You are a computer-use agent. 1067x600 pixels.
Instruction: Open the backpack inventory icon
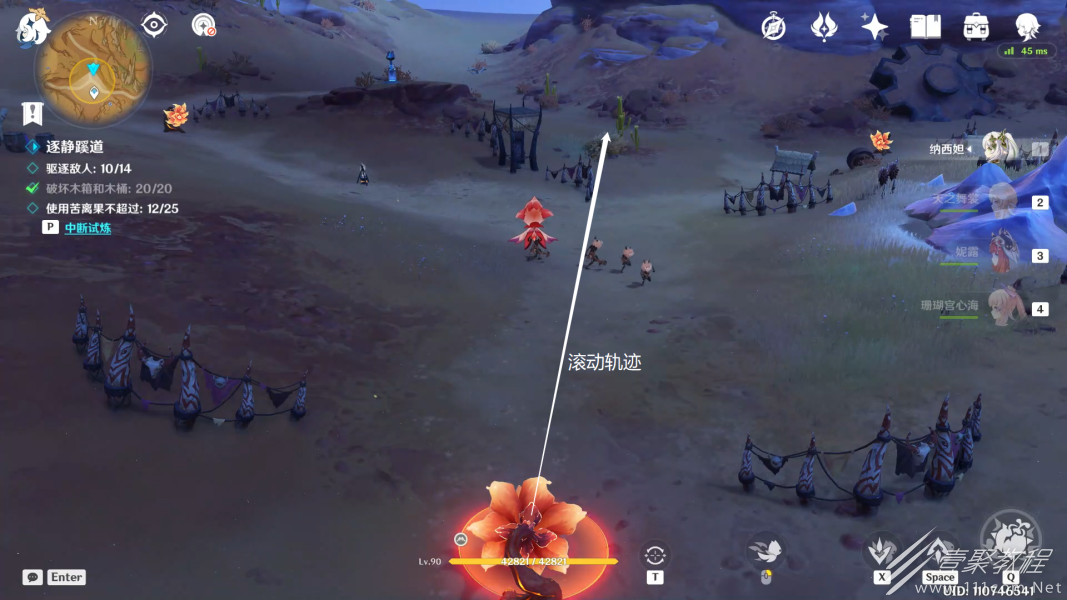pos(976,27)
